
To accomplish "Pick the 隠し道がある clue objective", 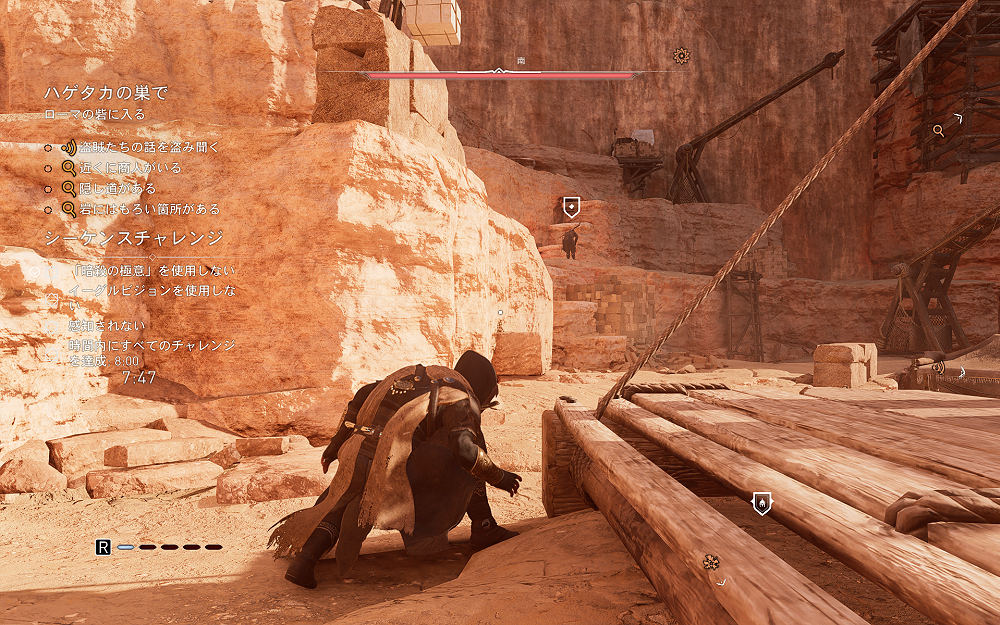I will click(119, 189).
